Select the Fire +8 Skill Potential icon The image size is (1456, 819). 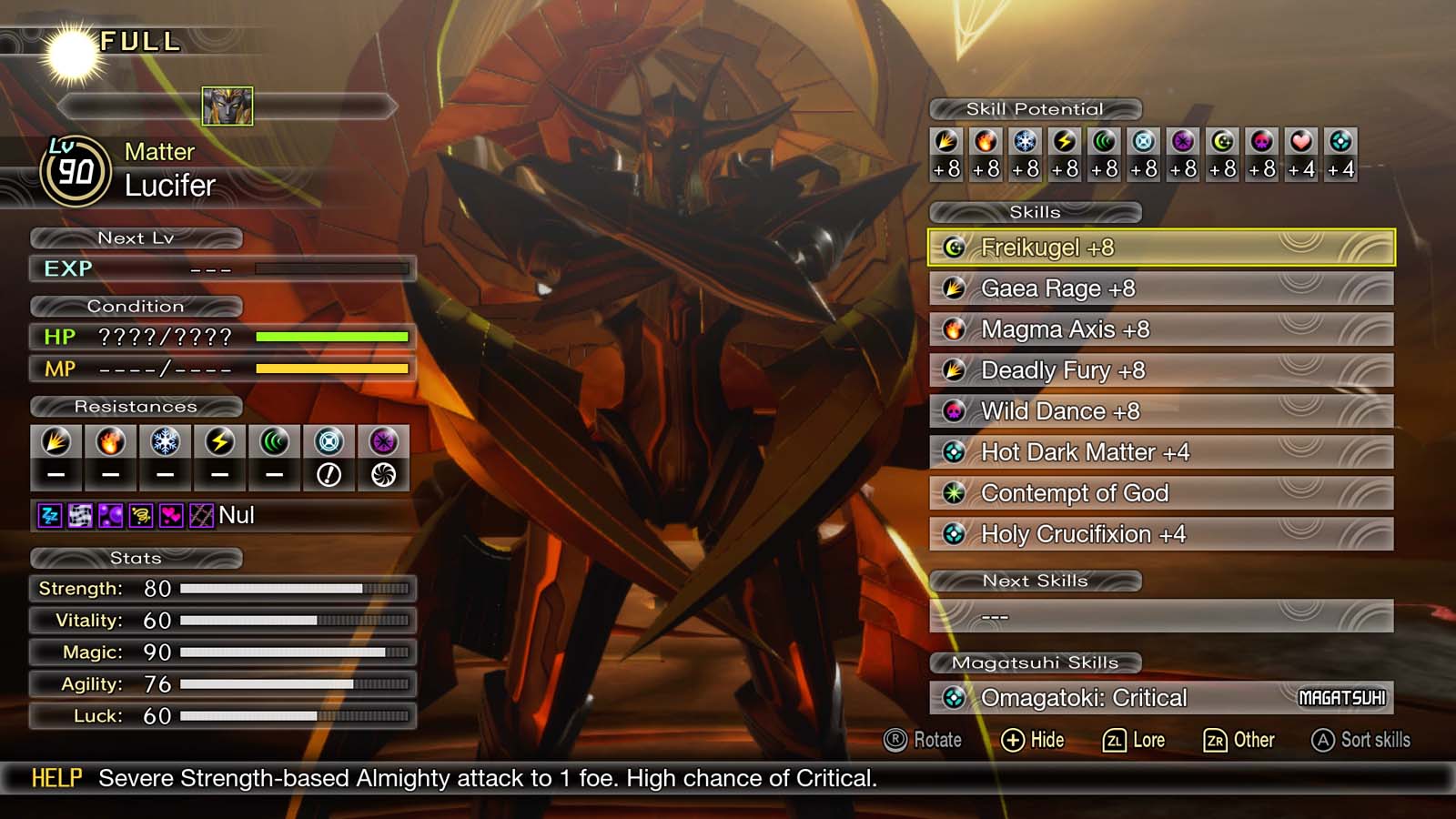coord(986,141)
